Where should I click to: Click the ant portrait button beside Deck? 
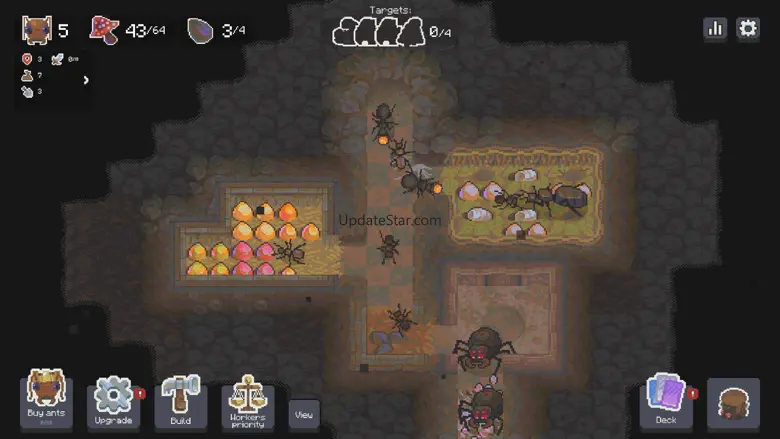pos(733,404)
